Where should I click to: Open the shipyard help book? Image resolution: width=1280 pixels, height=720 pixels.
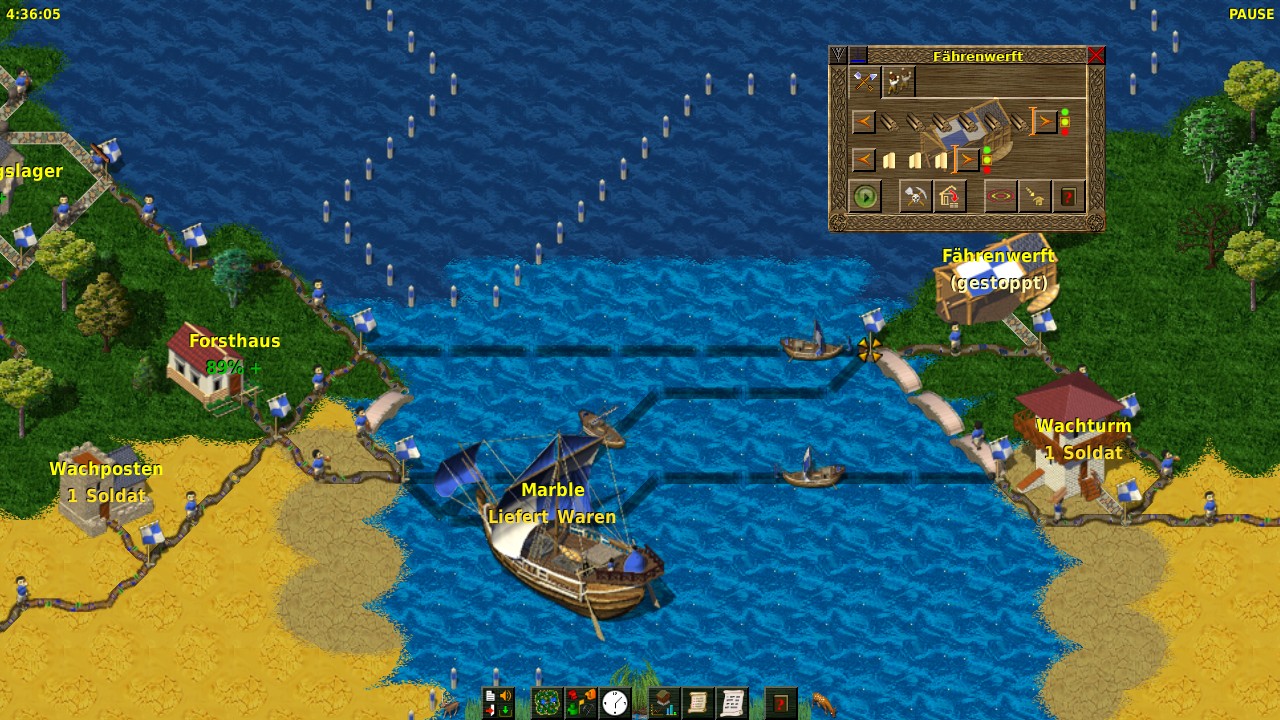[x=1068, y=197]
